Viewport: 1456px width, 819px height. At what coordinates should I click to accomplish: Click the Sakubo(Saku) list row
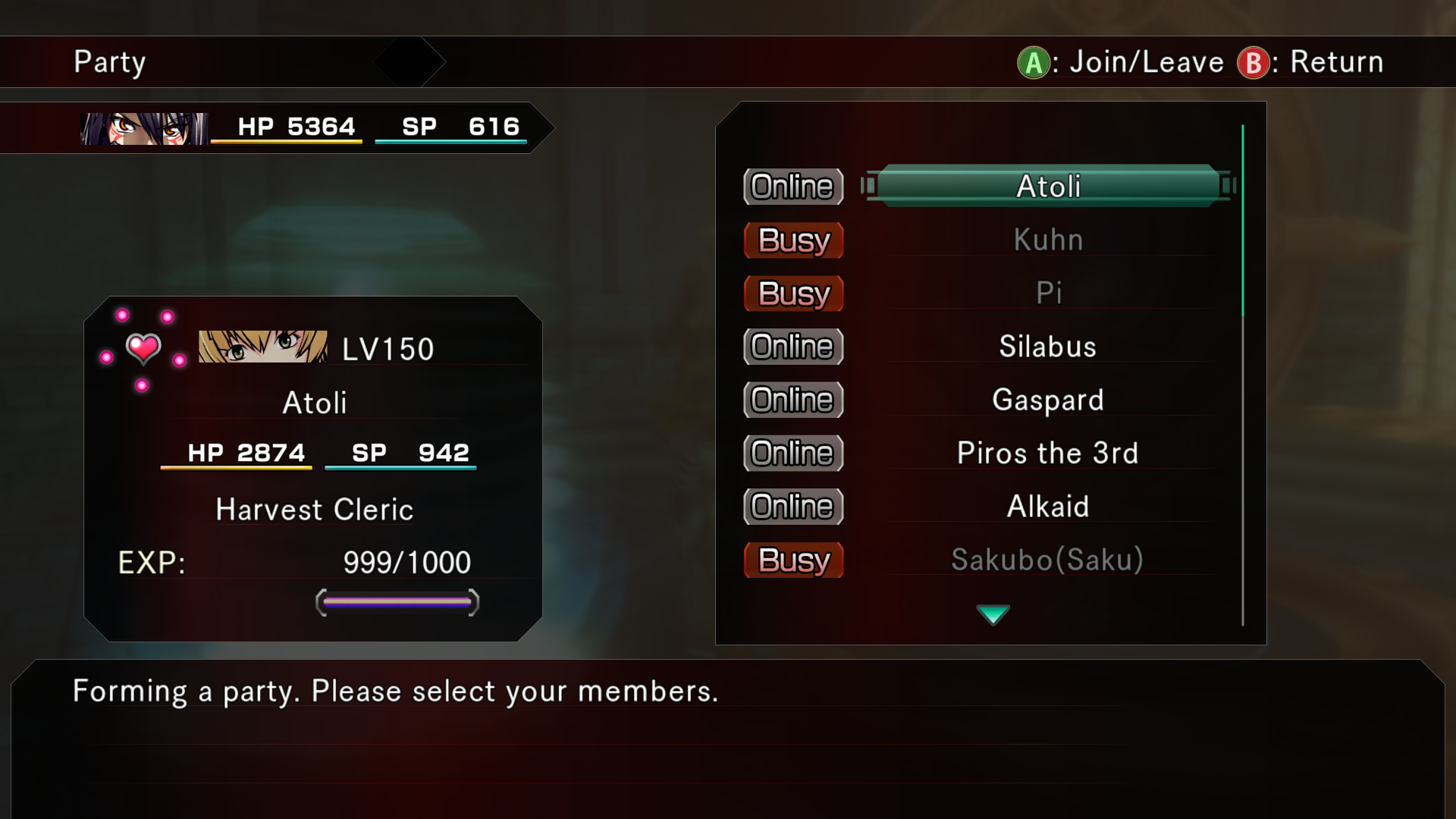(1048, 560)
